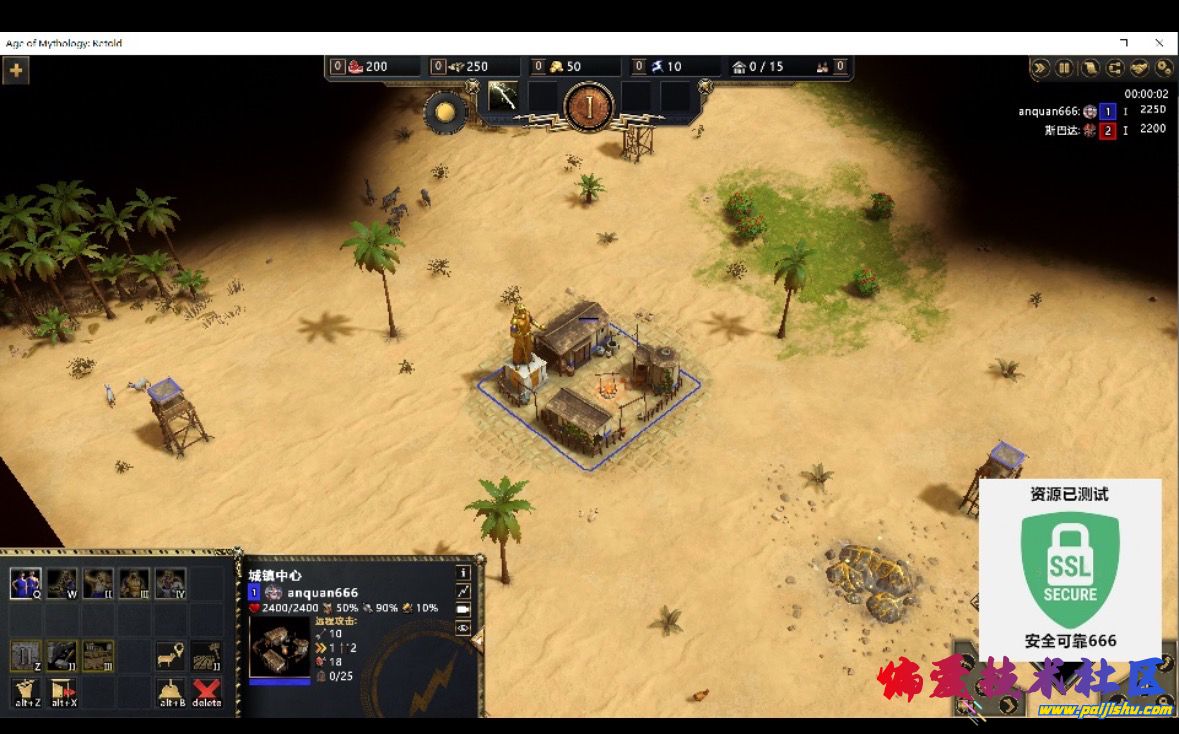Click the golden sun orb button
This screenshot has height=734, width=1179.
[x=445, y=112]
